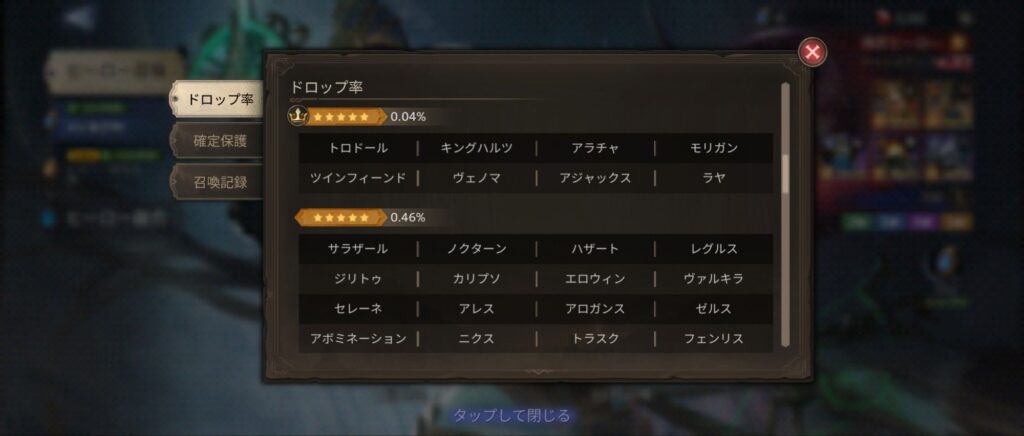Screen dimensions: 1024x436
Task: Switch to the 確定保護 tab
Action: [219, 141]
